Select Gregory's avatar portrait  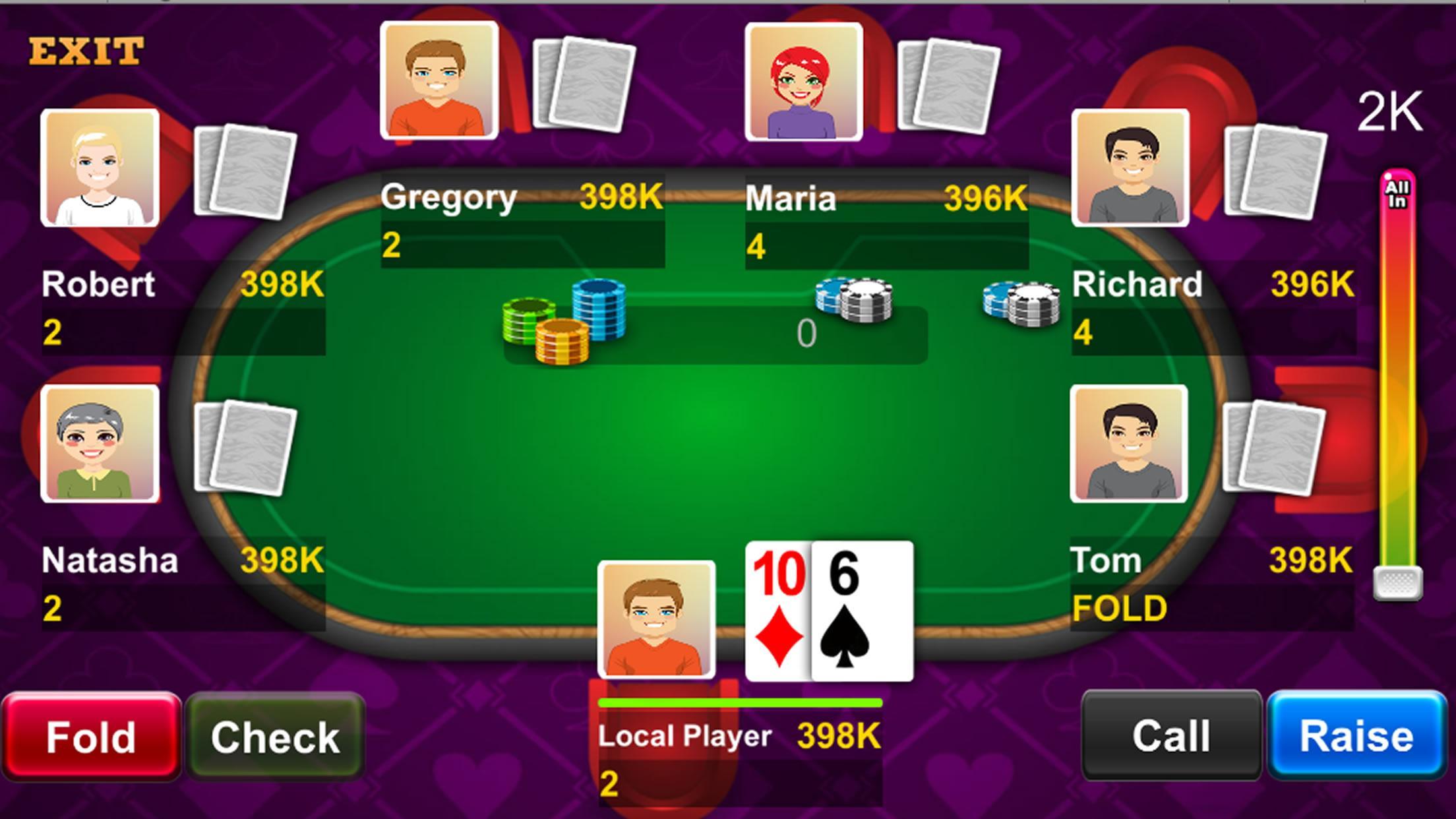tap(440, 82)
